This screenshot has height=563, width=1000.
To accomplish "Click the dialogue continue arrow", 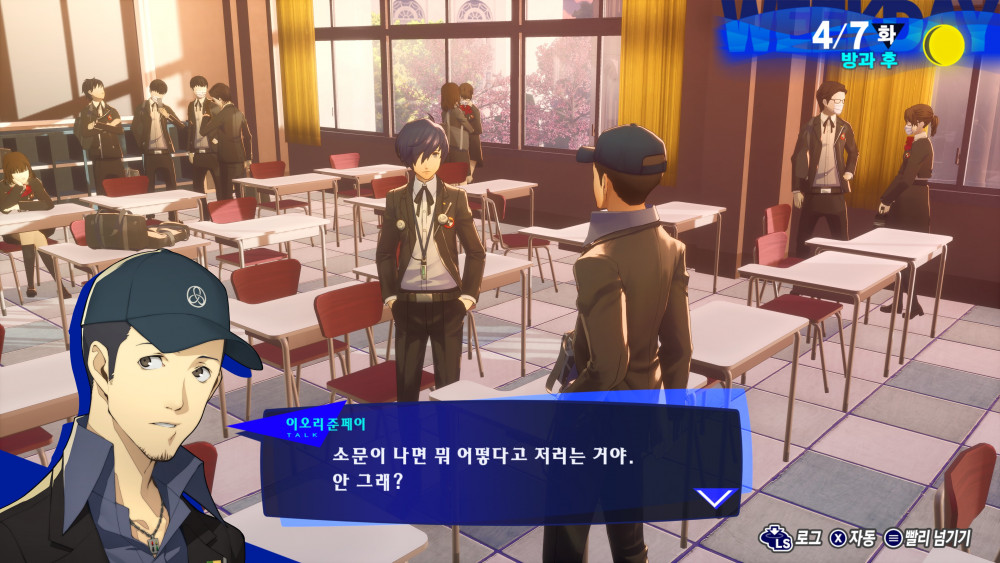I will point(716,497).
